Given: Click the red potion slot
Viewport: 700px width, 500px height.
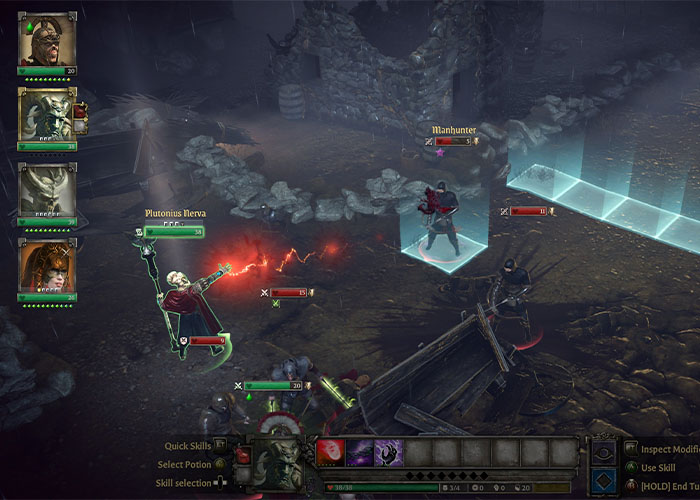Looking at the screenshot, I should tap(242, 456).
